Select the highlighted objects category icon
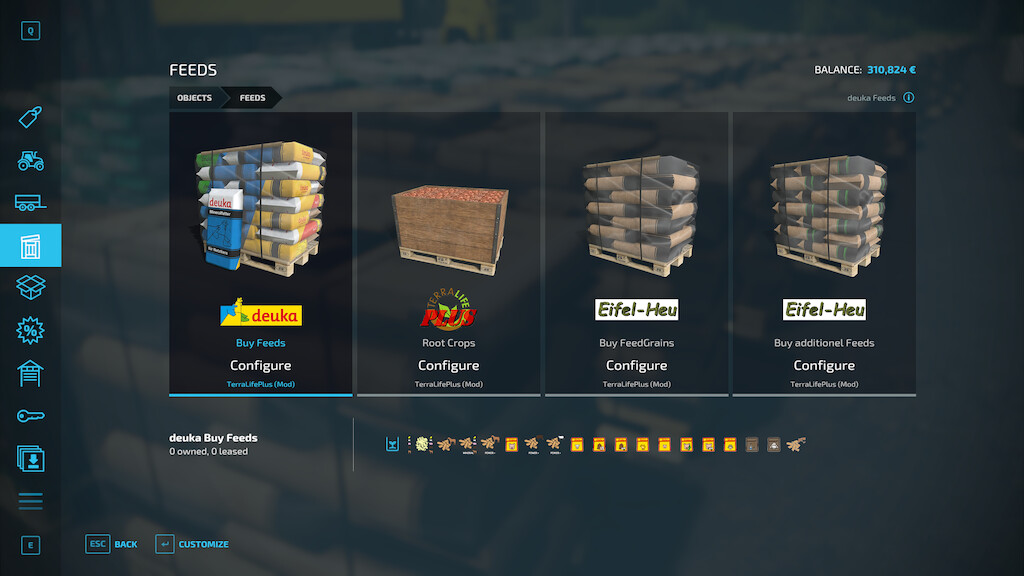The height and width of the screenshot is (576, 1024). [30, 245]
